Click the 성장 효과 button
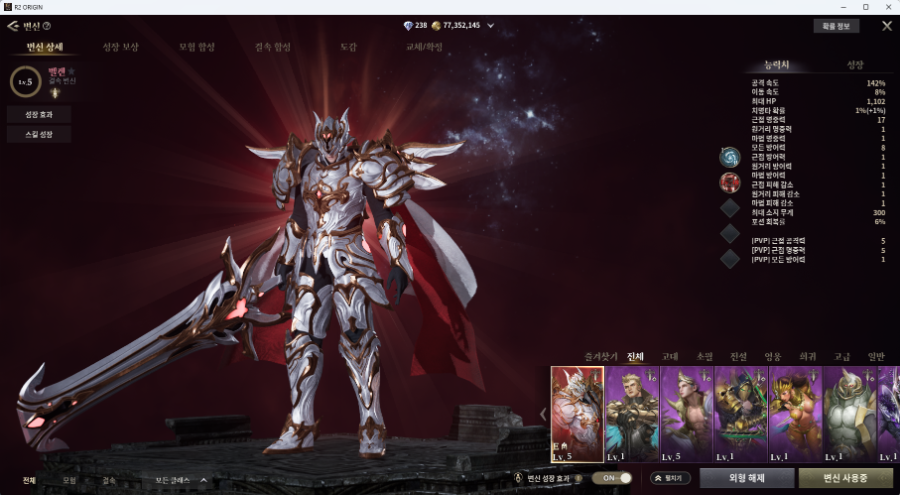Image resolution: width=900 pixels, height=495 pixels. [38, 115]
